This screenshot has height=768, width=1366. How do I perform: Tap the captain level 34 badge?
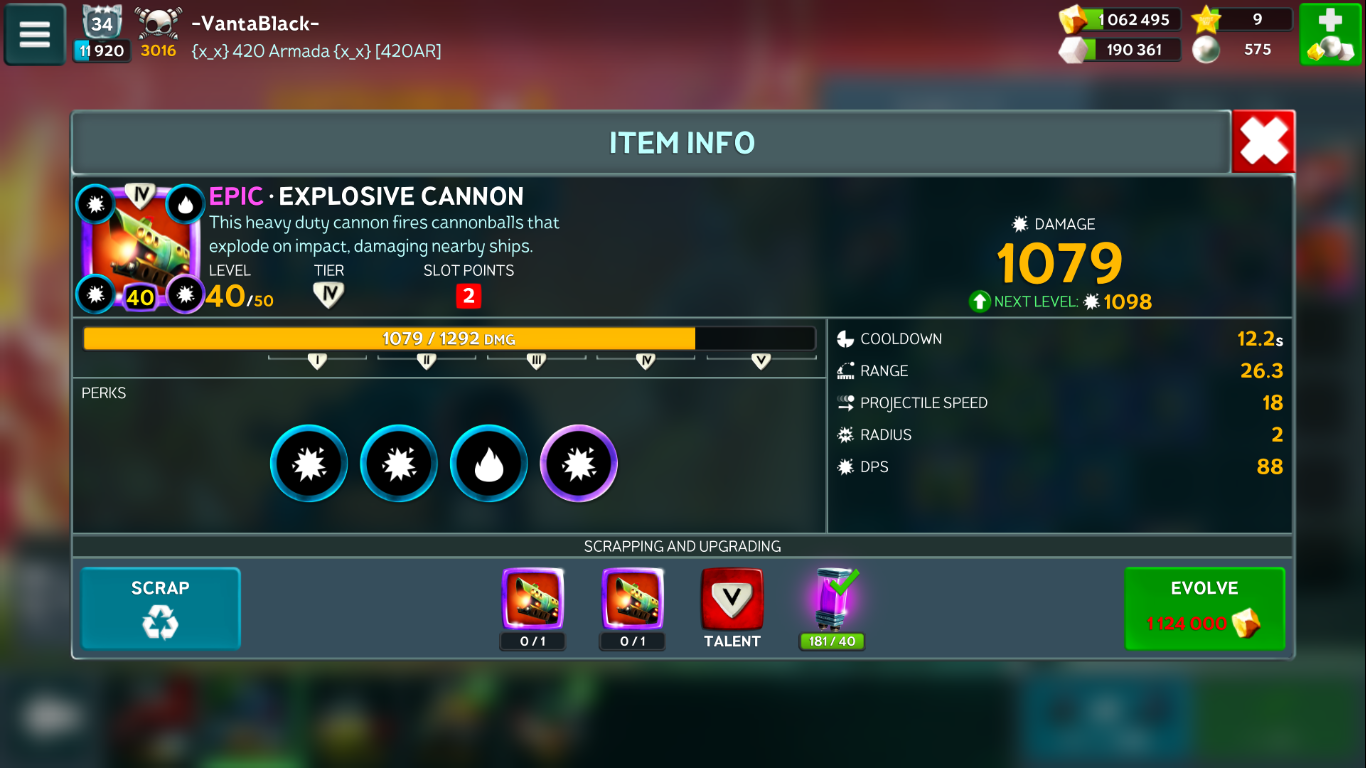coord(101,23)
